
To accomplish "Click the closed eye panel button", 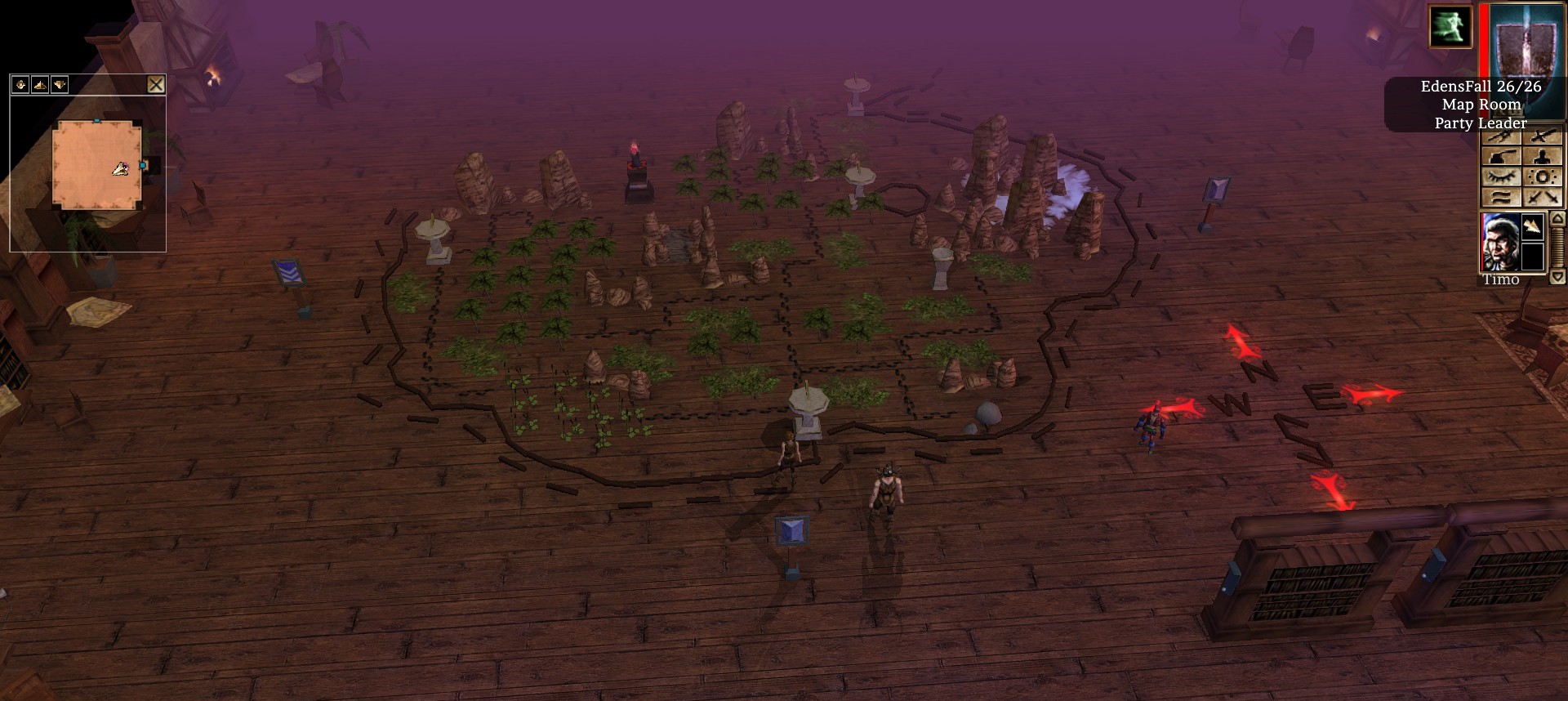I will [1502, 177].
